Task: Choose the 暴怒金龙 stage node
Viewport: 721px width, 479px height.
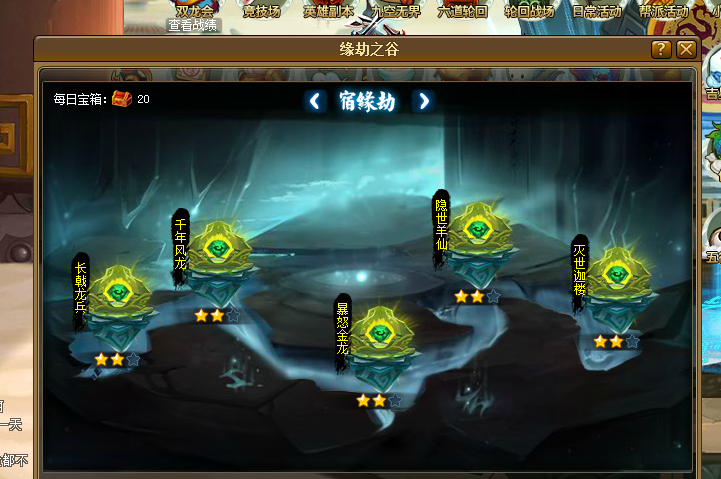Action: (377, 334)
